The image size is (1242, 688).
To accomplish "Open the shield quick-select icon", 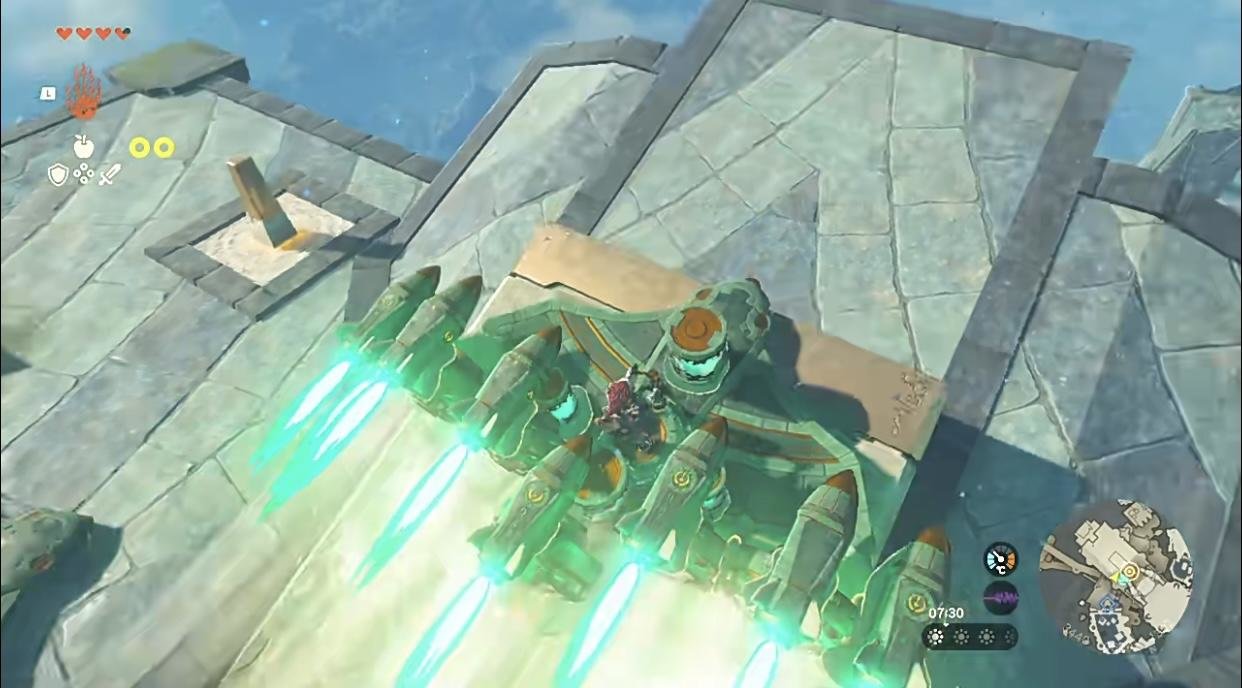I will pos(58,175).
